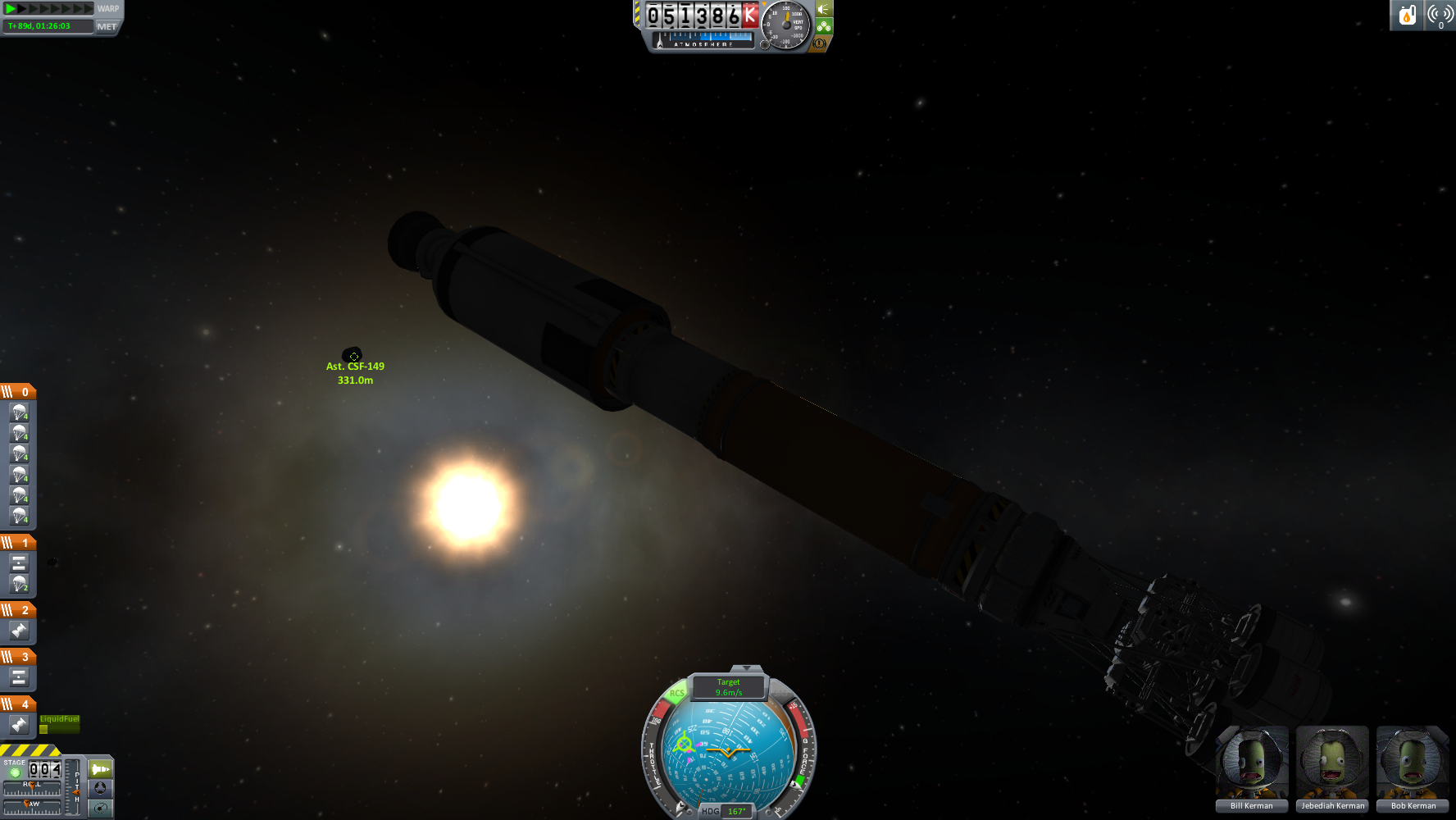Screen dimensions: 1456x820
Task: Toggle the lights button beside the altimeter
Action: coord(824,9)
